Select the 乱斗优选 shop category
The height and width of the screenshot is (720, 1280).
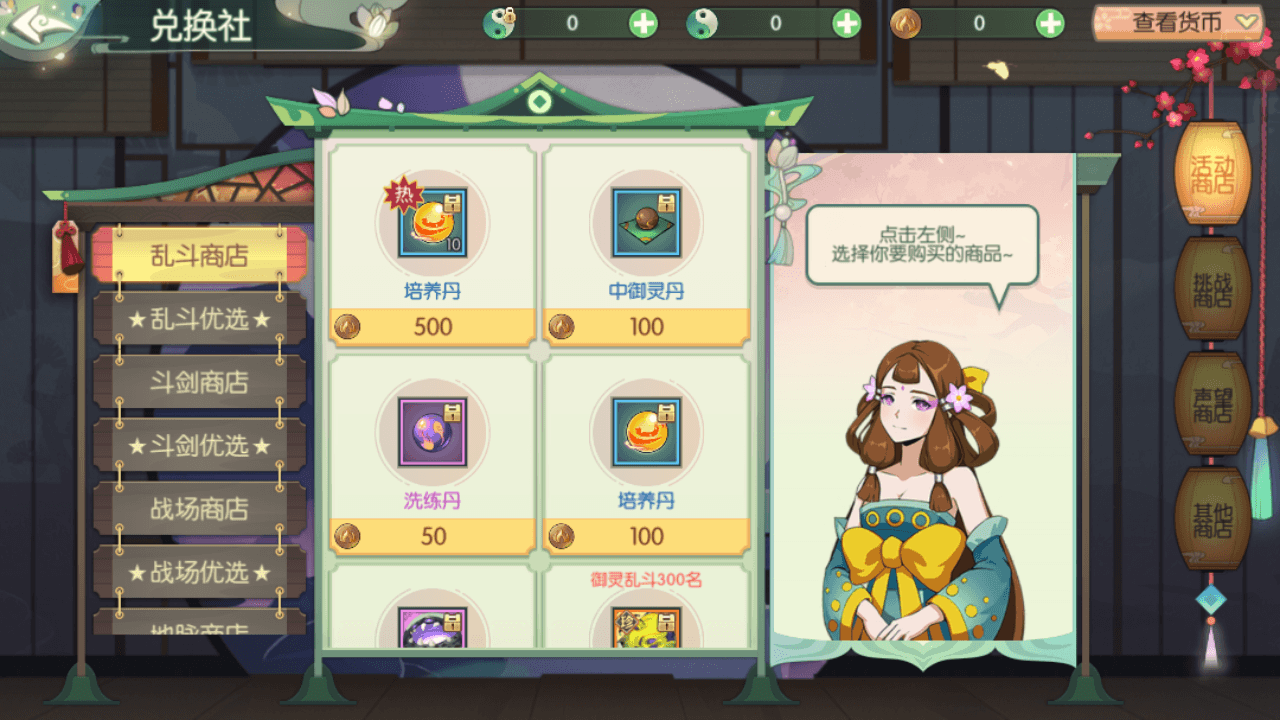pos(197,319)
